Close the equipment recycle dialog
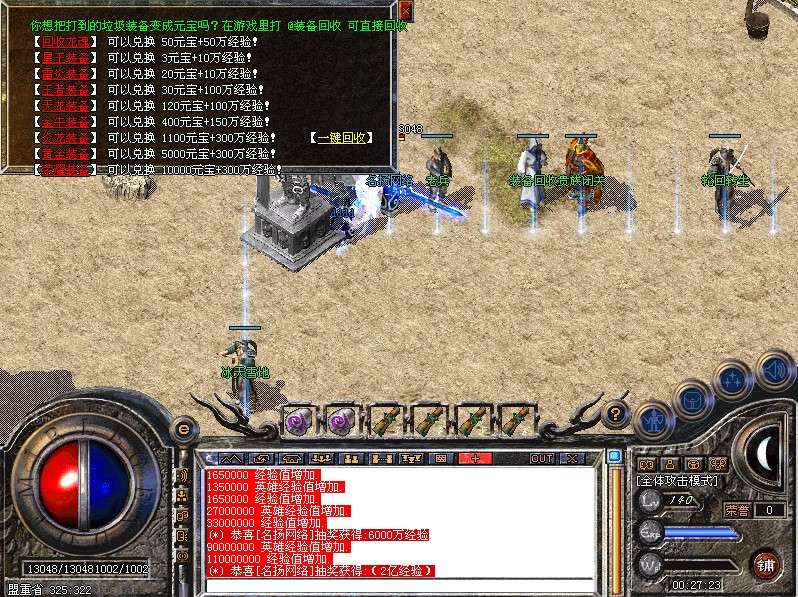Viewport: 798px width, 597px height. 405,11
